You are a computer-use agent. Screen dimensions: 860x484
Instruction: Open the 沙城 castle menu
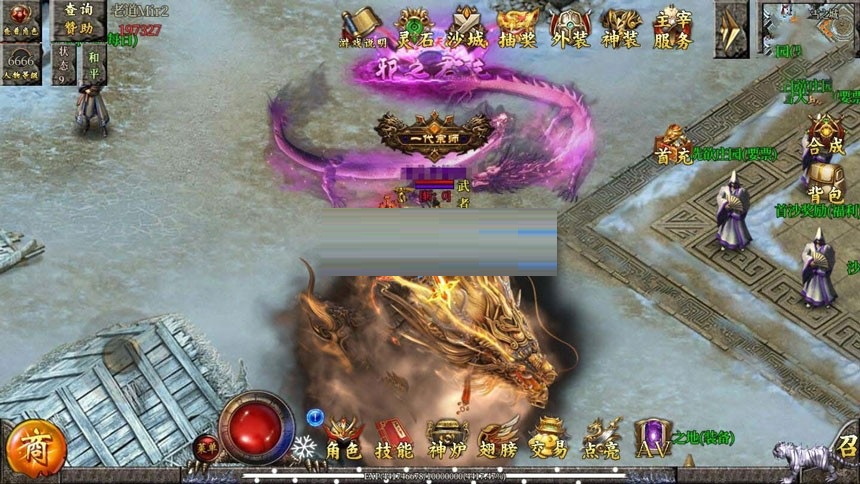(468, 28)
